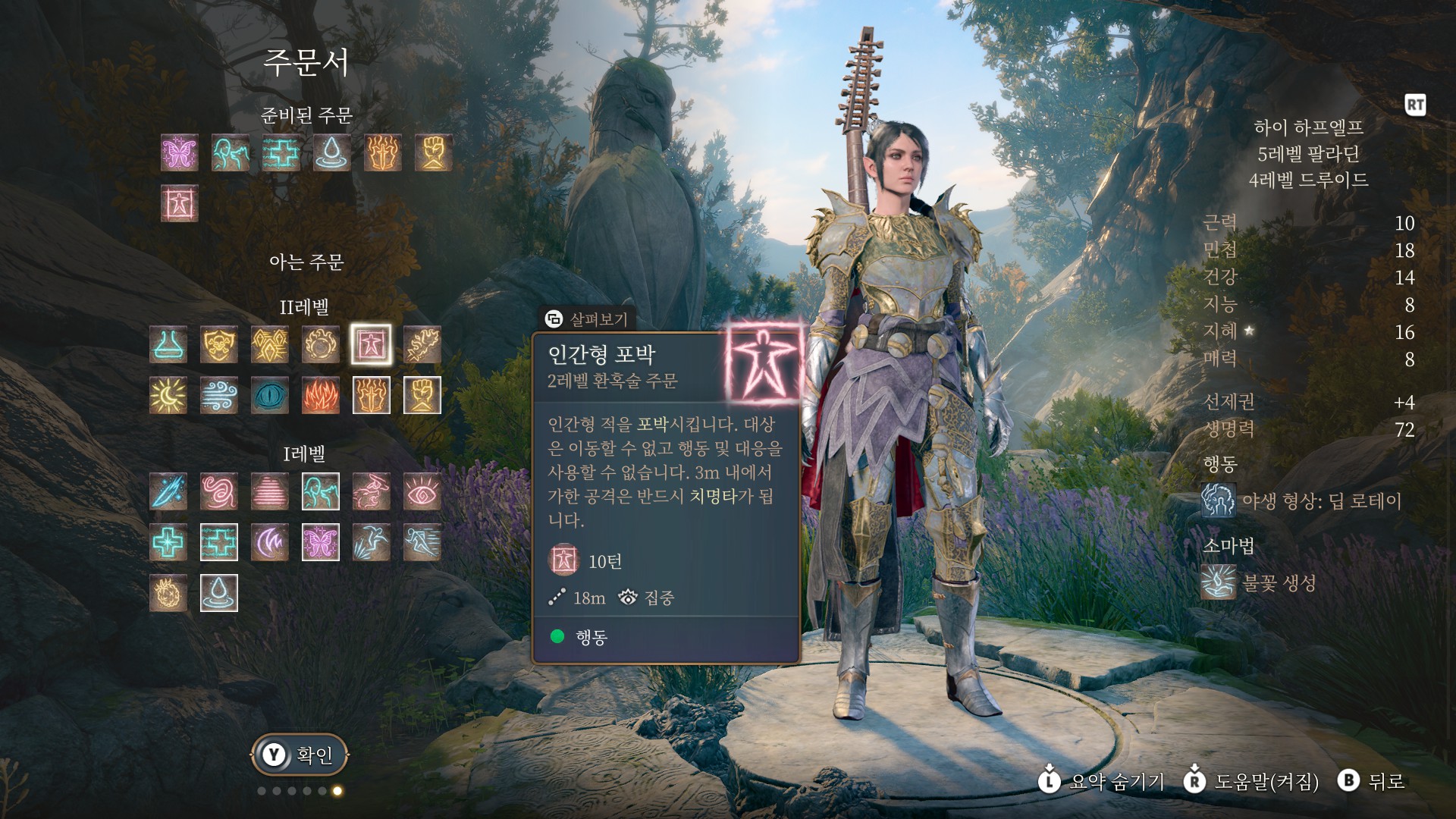Pick the teal slit-pupil eye spell
The height and width of the screenshot is (819, 1456).
coord(270,395)
